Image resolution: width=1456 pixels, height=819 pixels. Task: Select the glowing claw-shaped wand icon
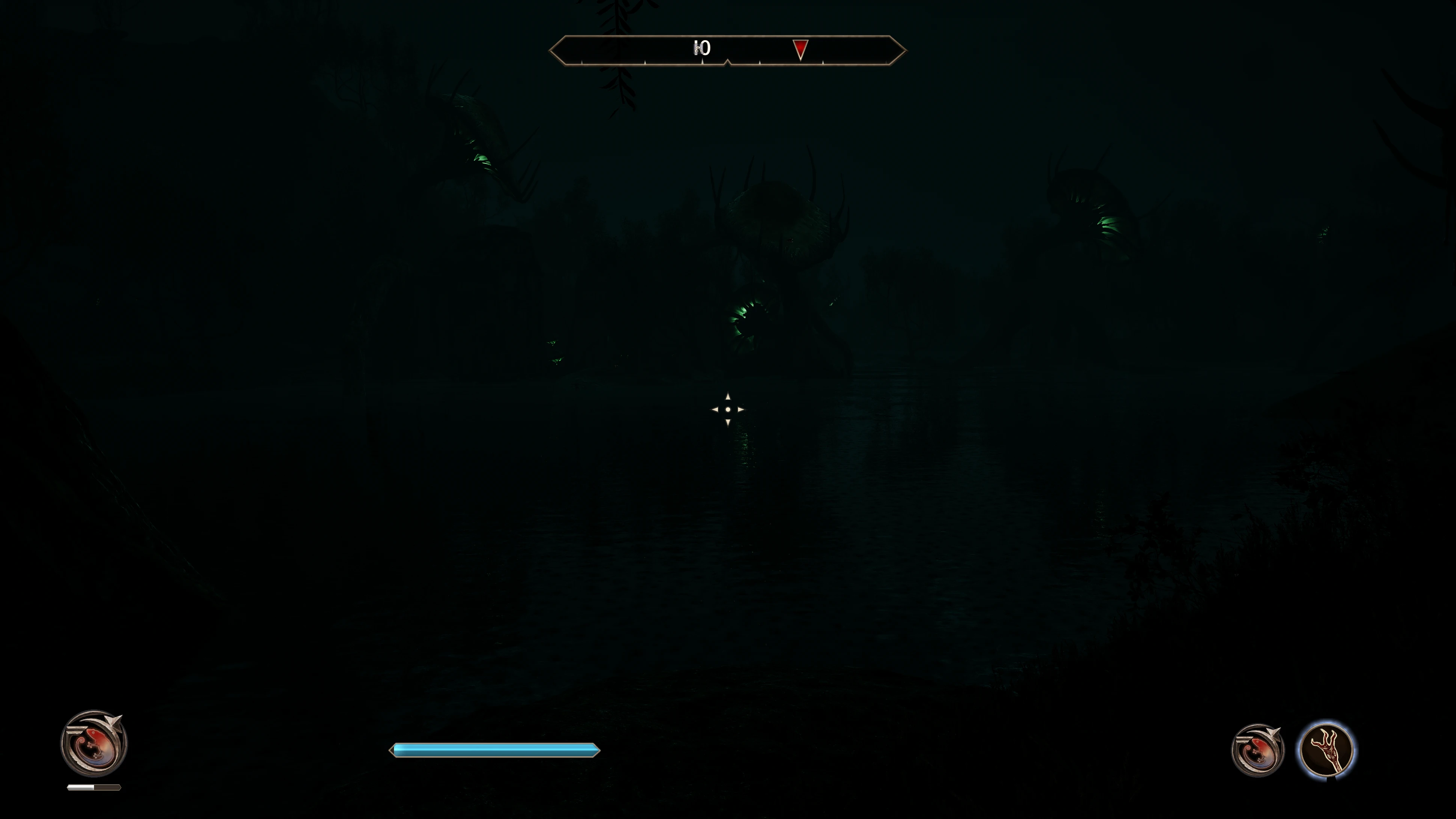click(x=1326, y=750)
